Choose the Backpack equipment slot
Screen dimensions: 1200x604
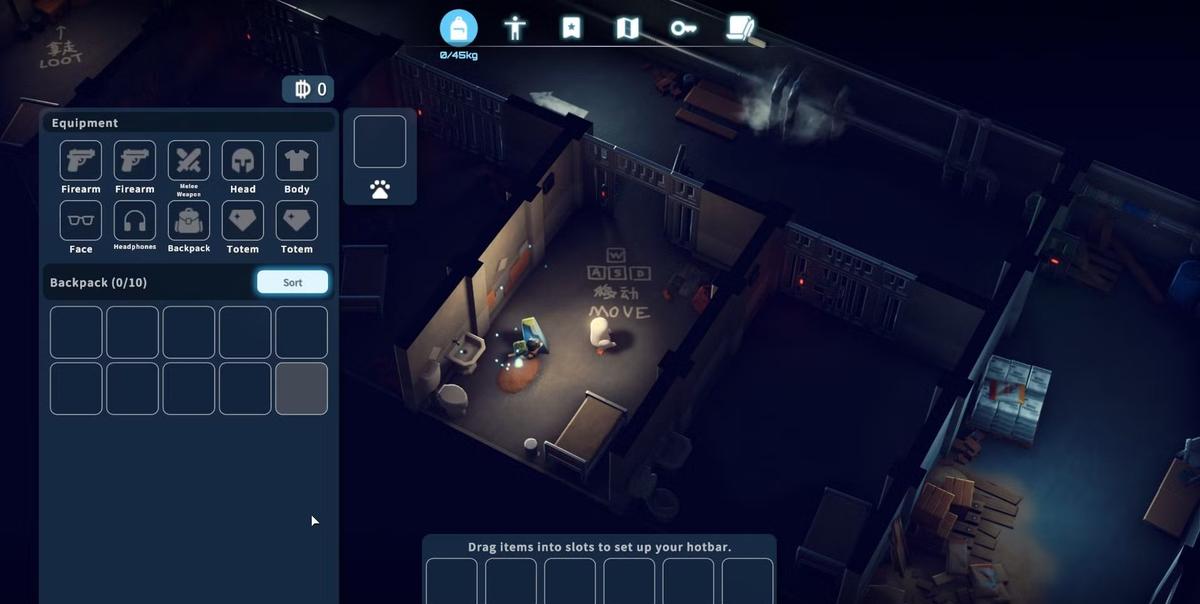(189, 220)
